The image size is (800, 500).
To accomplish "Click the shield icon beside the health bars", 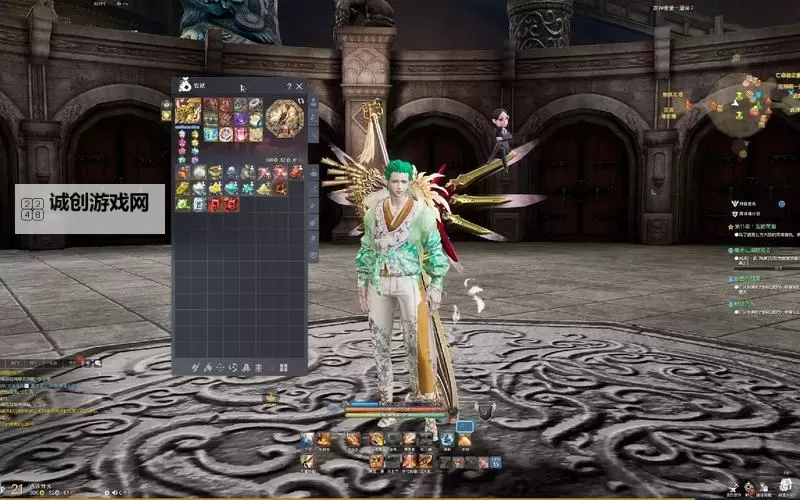I will pos(485,411).
